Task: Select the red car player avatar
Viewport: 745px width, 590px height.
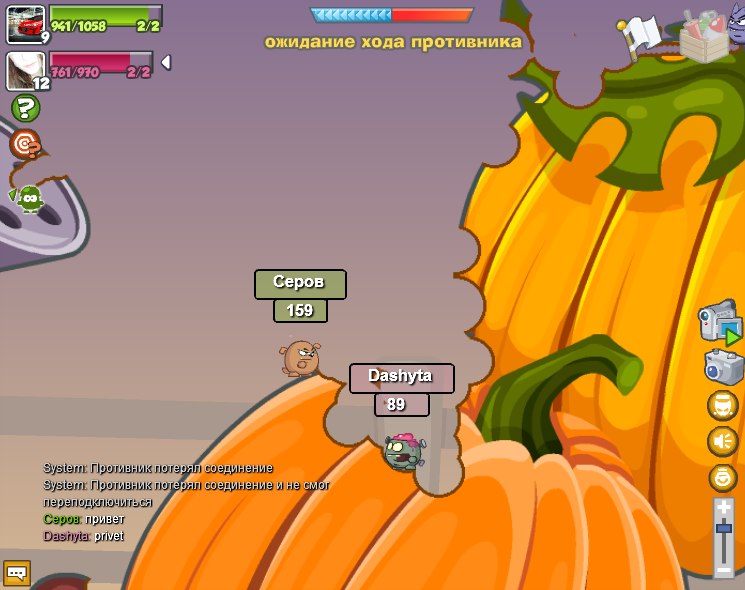Action: [x=25, y=24]
